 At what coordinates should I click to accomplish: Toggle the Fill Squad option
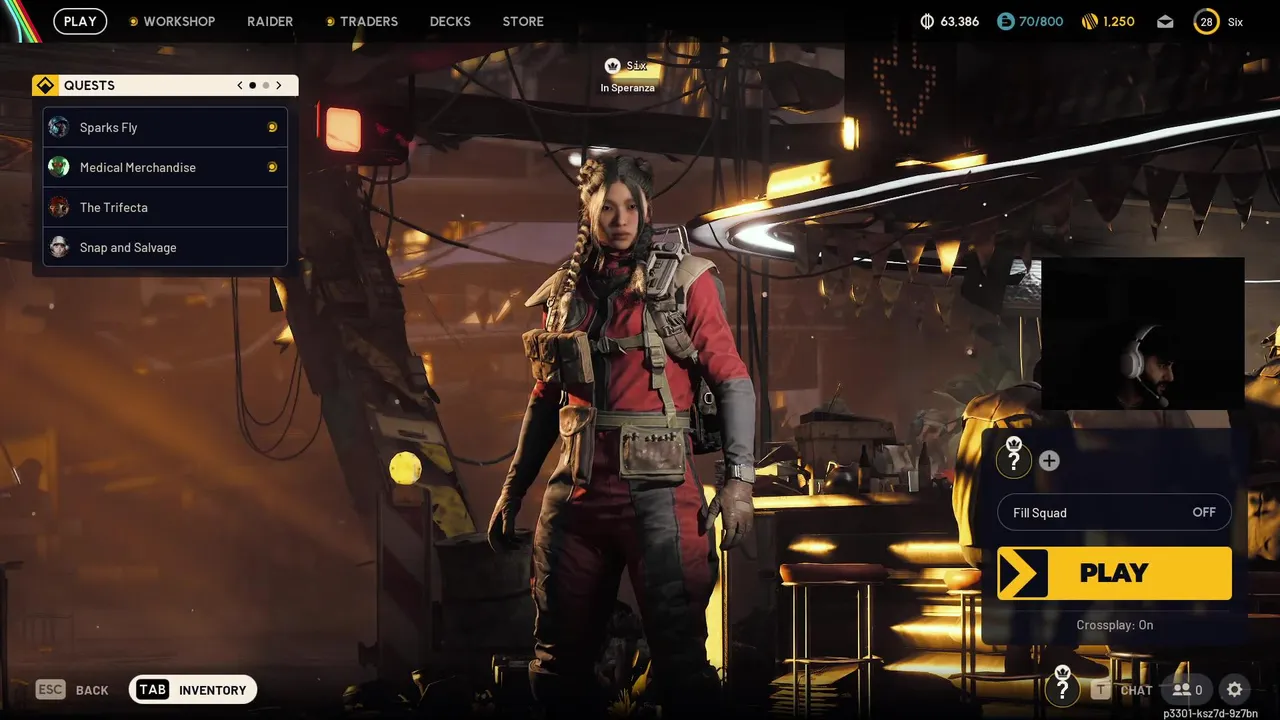point(1114,513)
